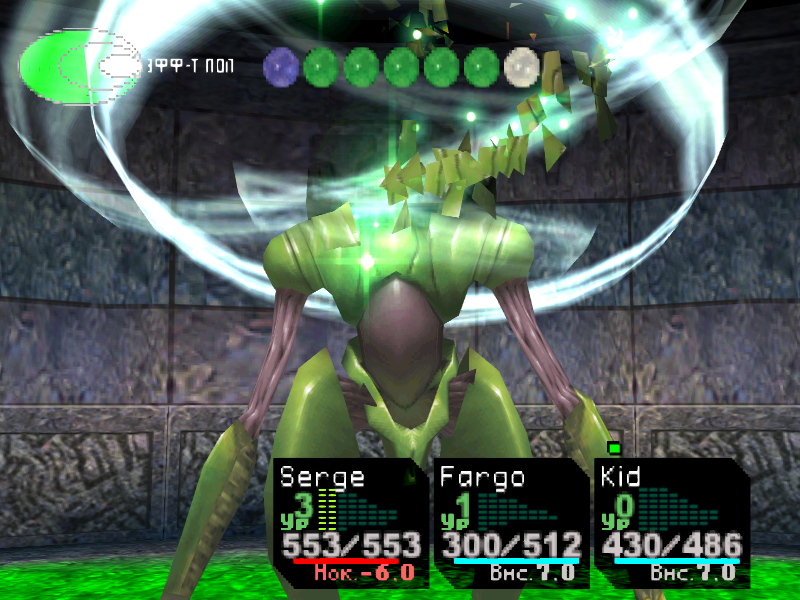Select Serge's party status panel
800x600 pixels.
point(348,522)
